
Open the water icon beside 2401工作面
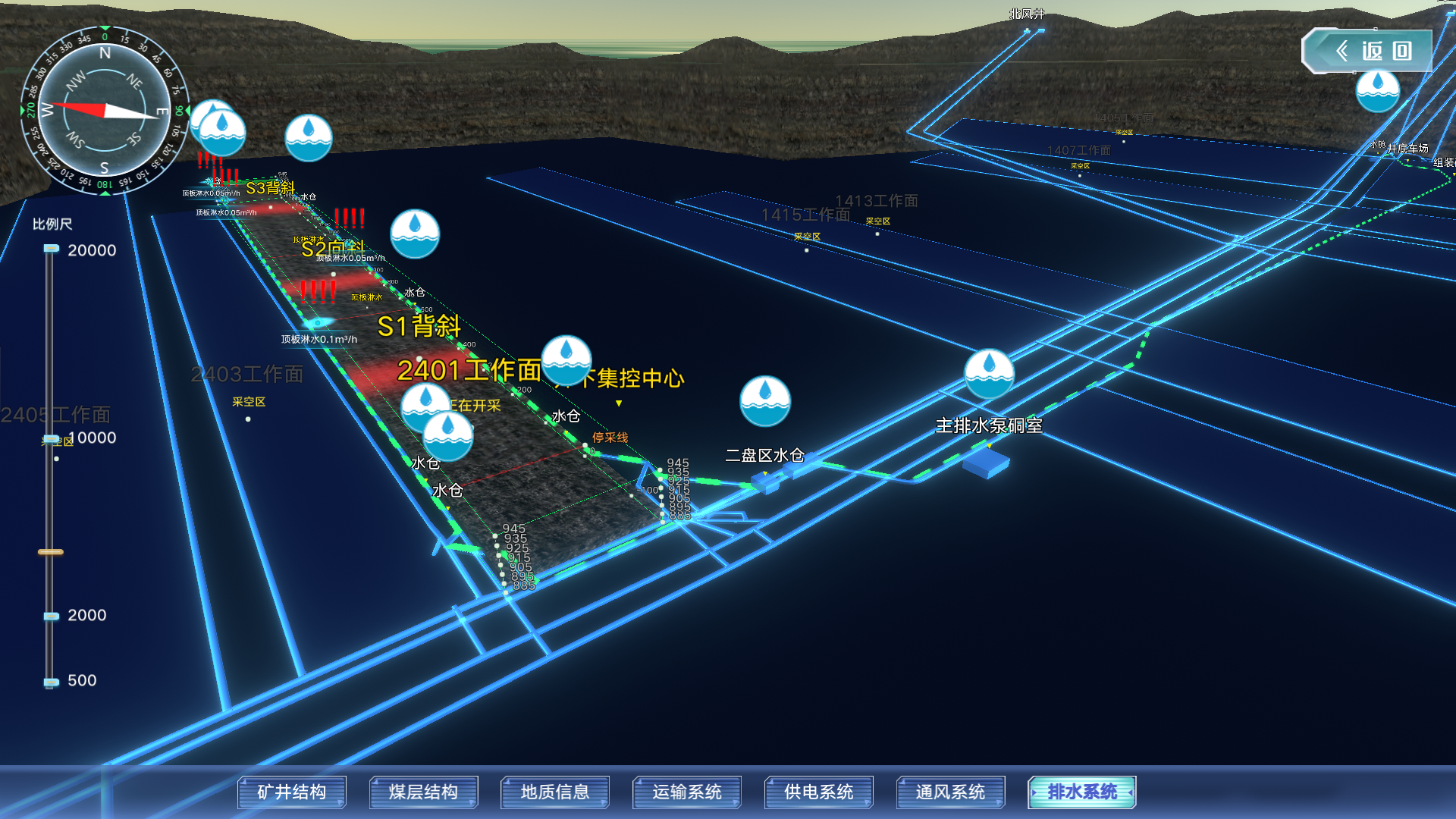(566, 360)
